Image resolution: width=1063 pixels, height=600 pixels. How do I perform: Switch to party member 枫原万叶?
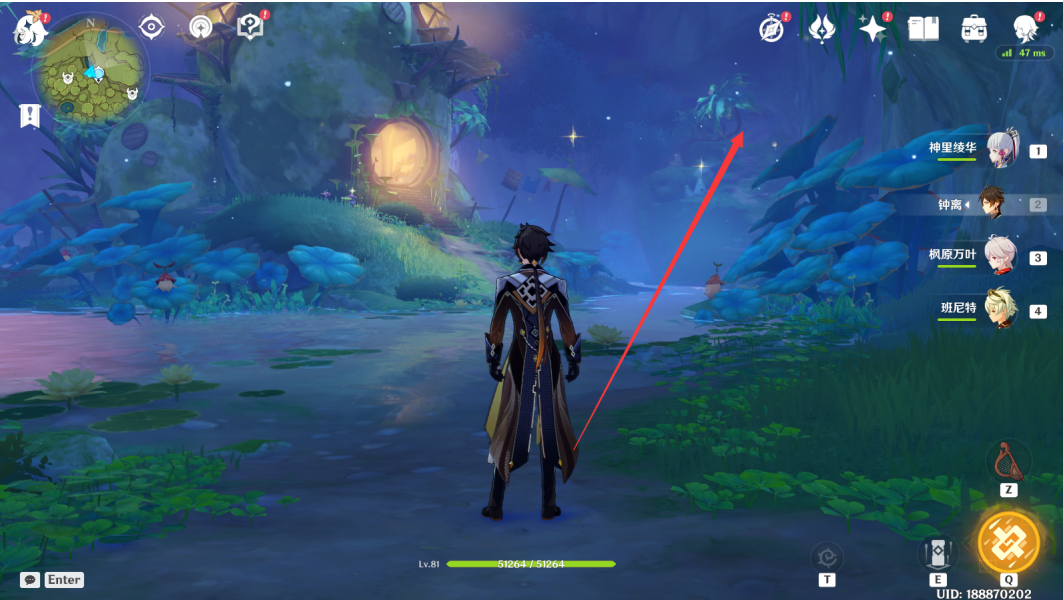1001,257
